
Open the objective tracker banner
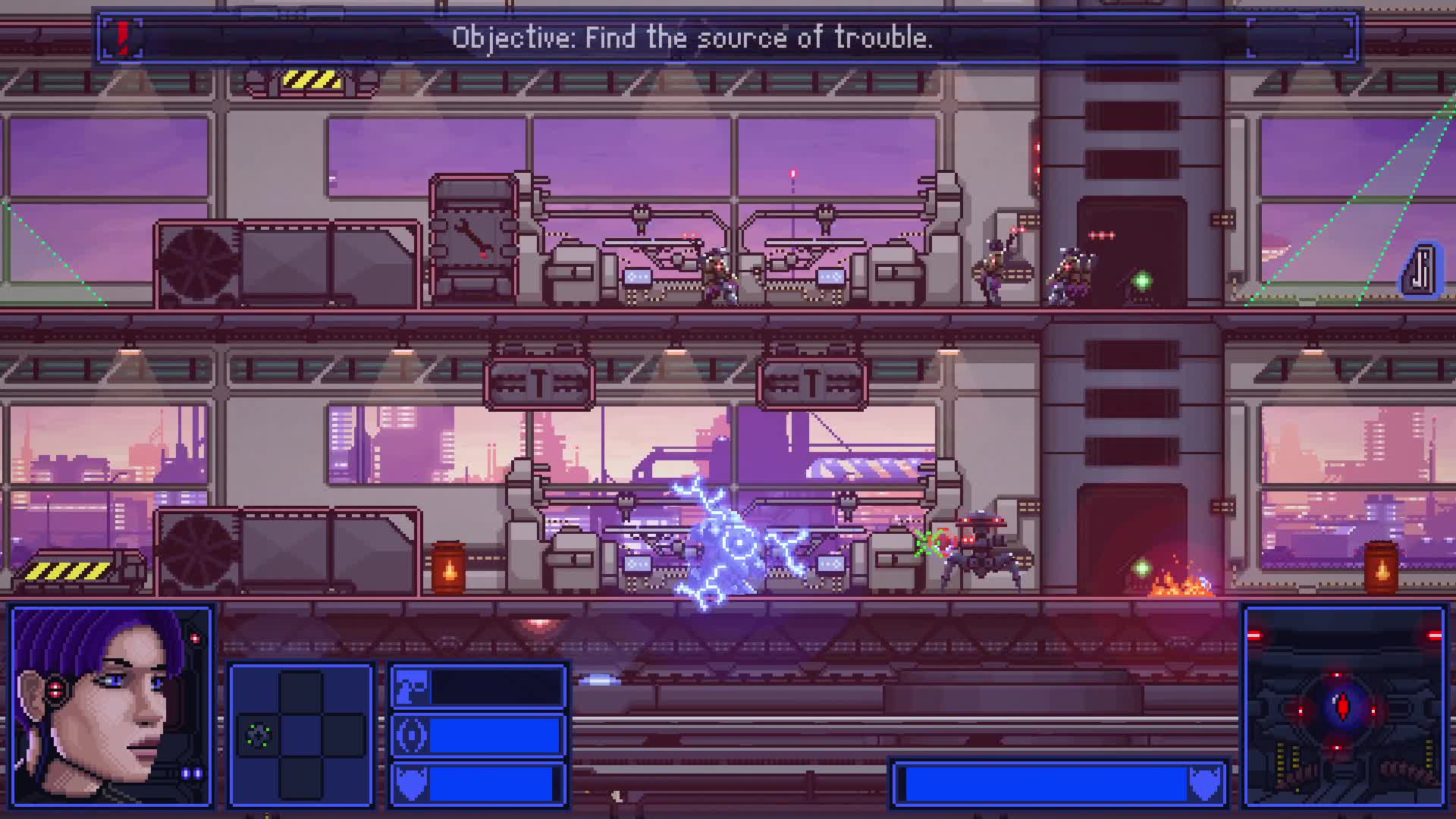coord(692,37)
